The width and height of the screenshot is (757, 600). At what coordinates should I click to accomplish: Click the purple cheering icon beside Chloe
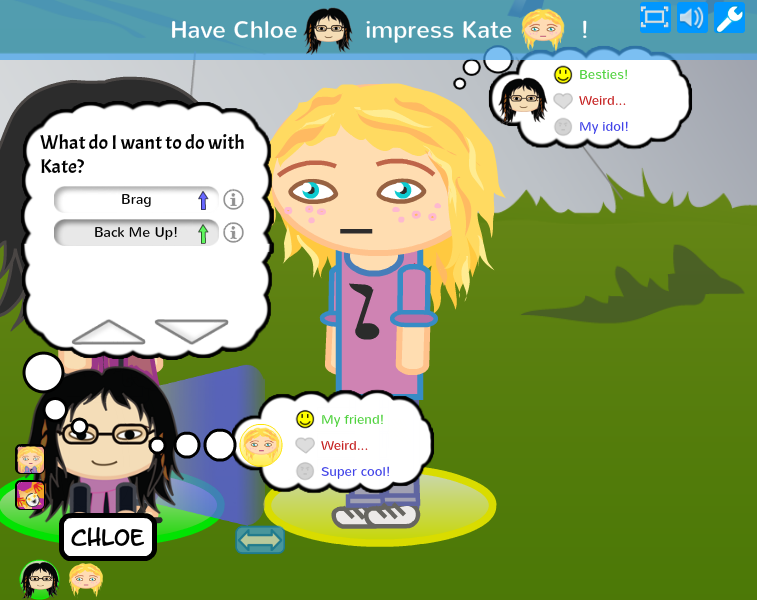tap(30, 495)
